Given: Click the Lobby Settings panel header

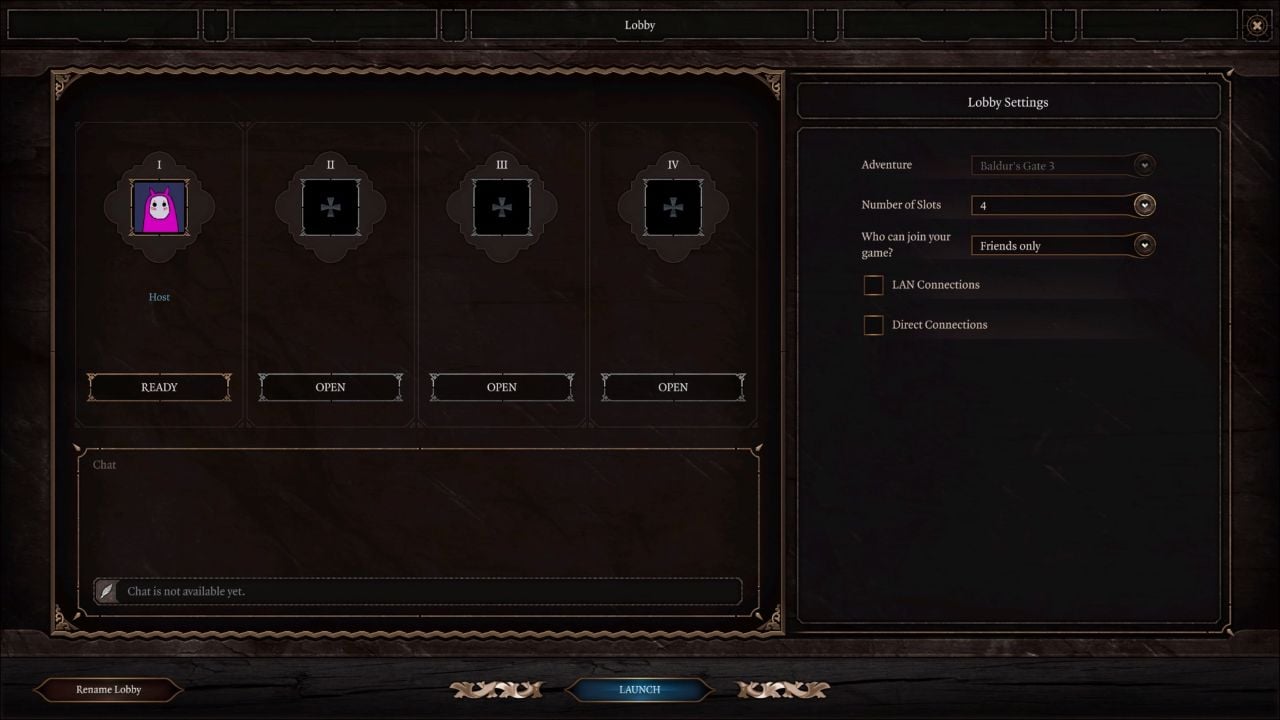Looking at the screenshot, I should 1007,101.
